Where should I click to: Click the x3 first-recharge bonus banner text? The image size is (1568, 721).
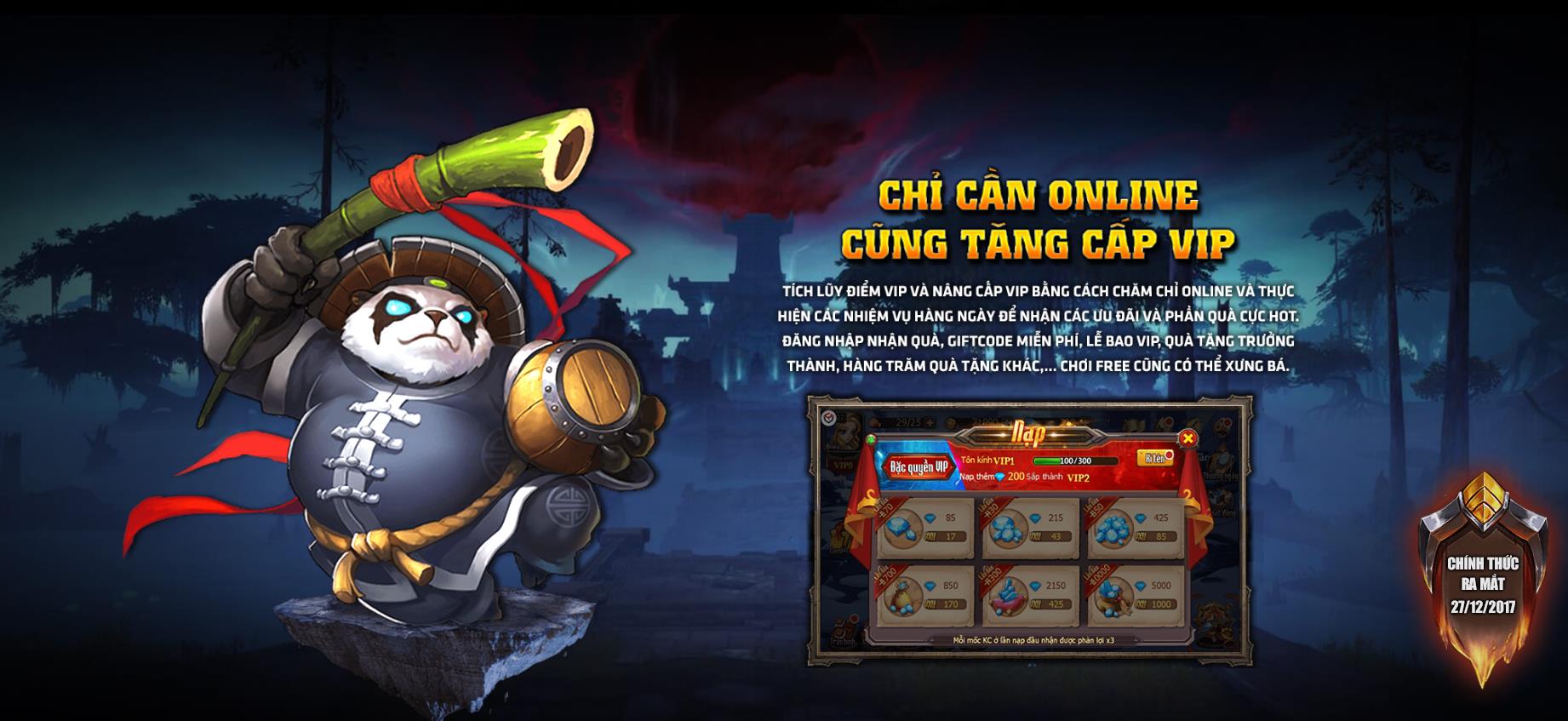click(1034, 639)
